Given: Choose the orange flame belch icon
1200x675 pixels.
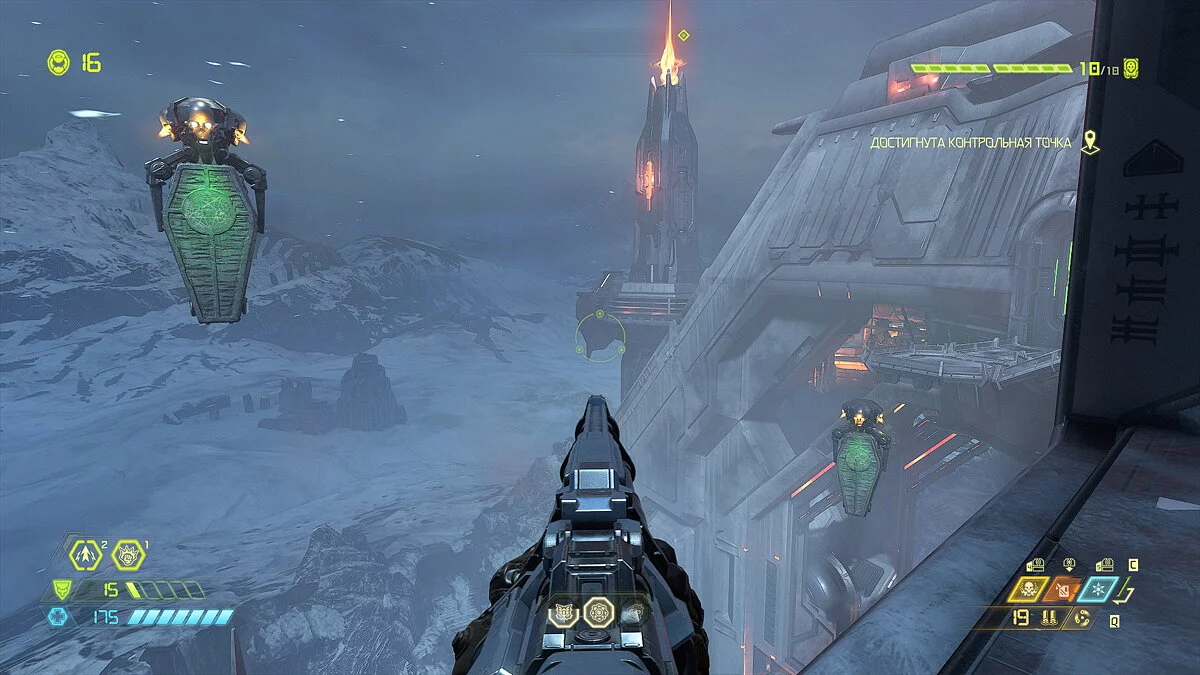Looking at the screenshot, I should point(1065,589).
